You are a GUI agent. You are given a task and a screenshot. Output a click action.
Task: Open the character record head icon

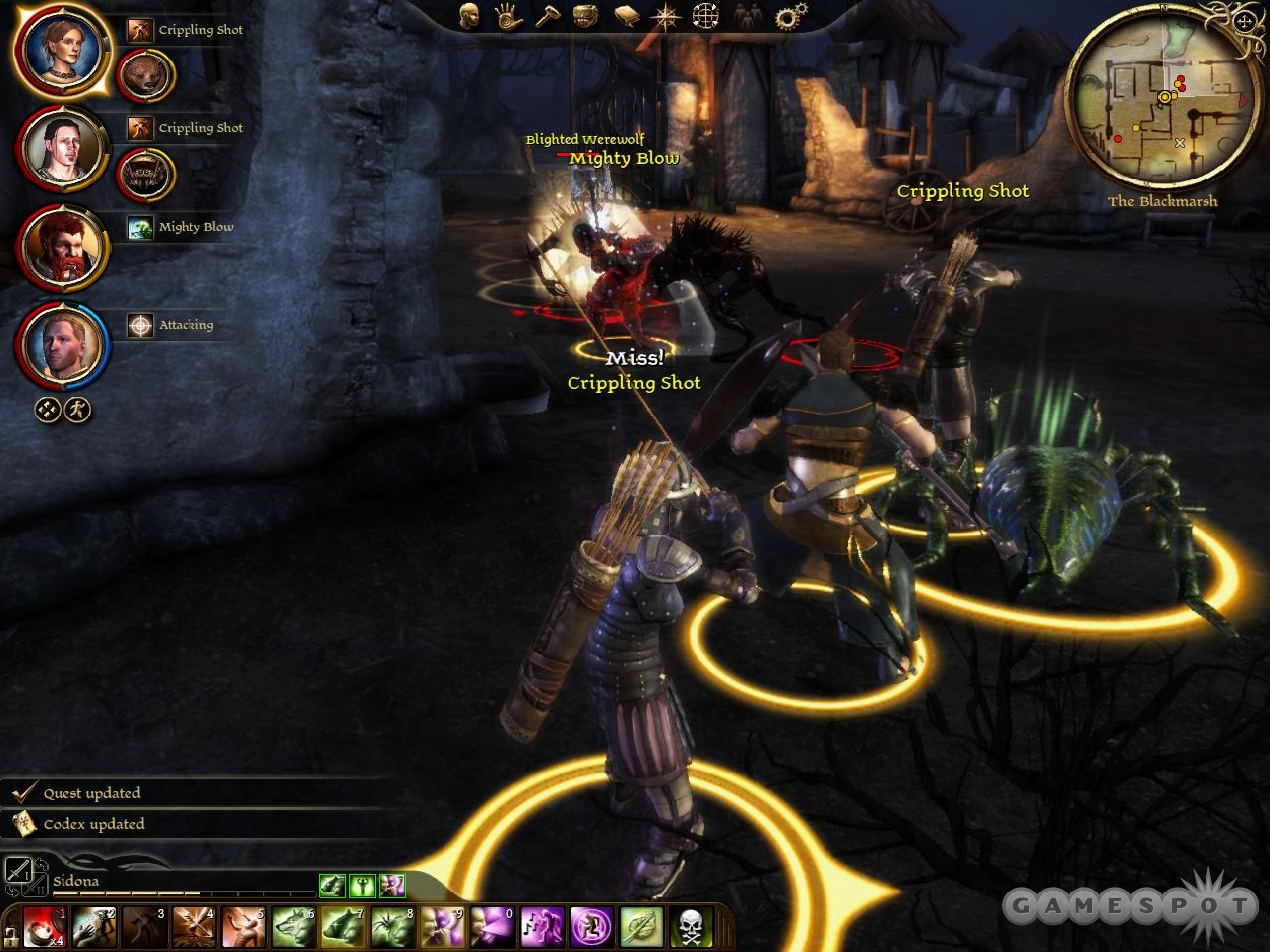pyautogui.click(x=469, y=15)
